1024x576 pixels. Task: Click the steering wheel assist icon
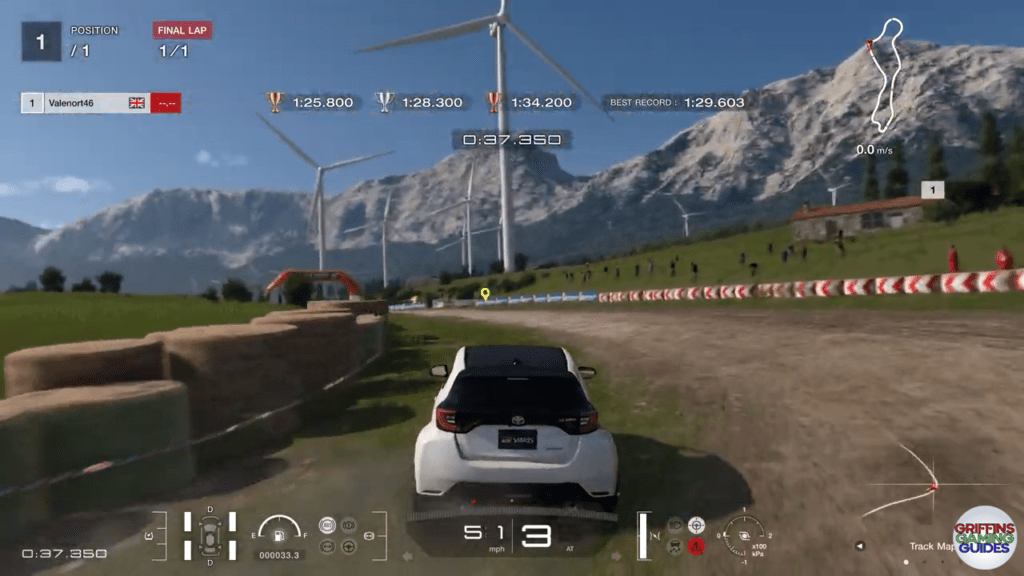click(x=347, y=546)
